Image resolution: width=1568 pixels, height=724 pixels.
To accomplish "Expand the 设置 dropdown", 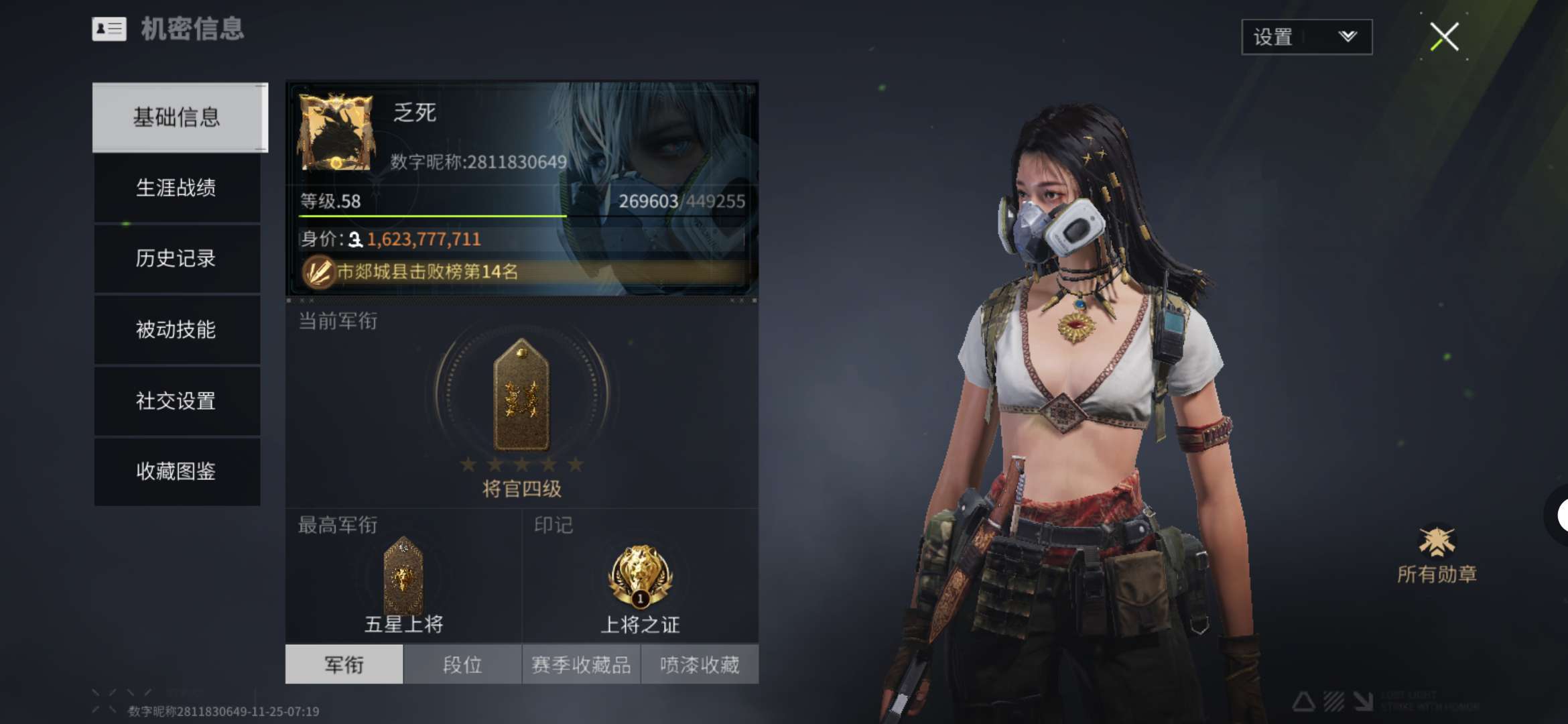I will [x=1306, y=37].
